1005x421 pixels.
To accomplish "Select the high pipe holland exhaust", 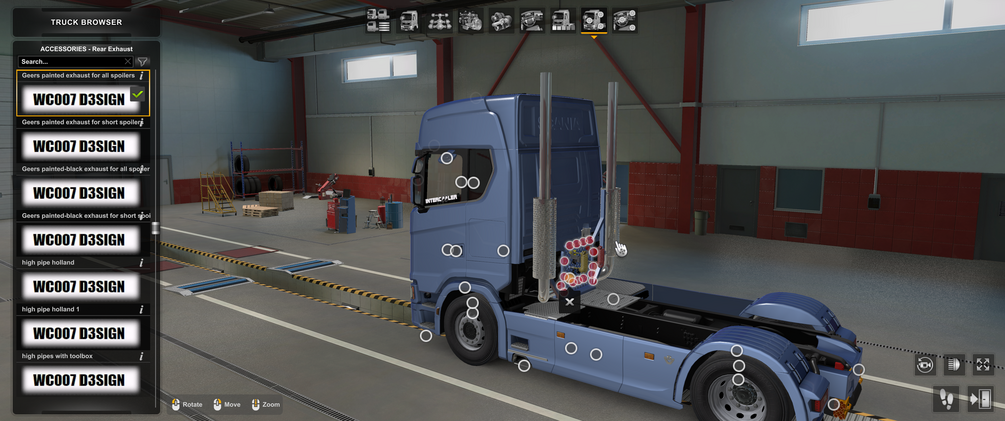I will pos(79,287).
